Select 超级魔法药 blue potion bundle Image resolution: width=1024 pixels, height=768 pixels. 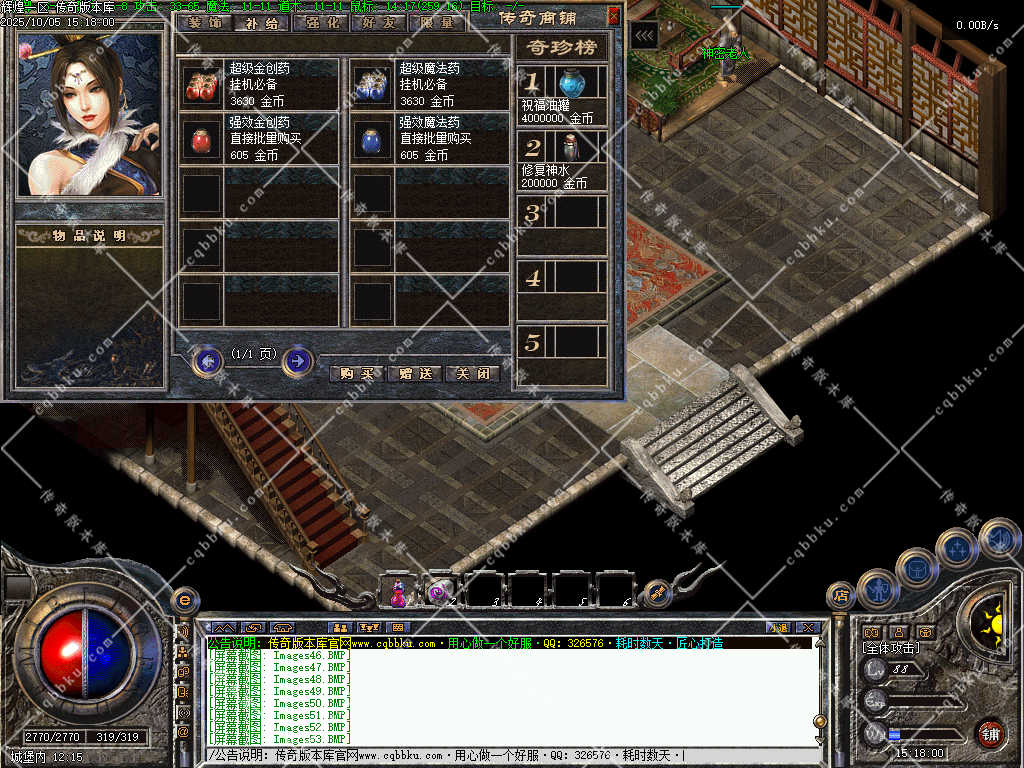coord(373,85)
